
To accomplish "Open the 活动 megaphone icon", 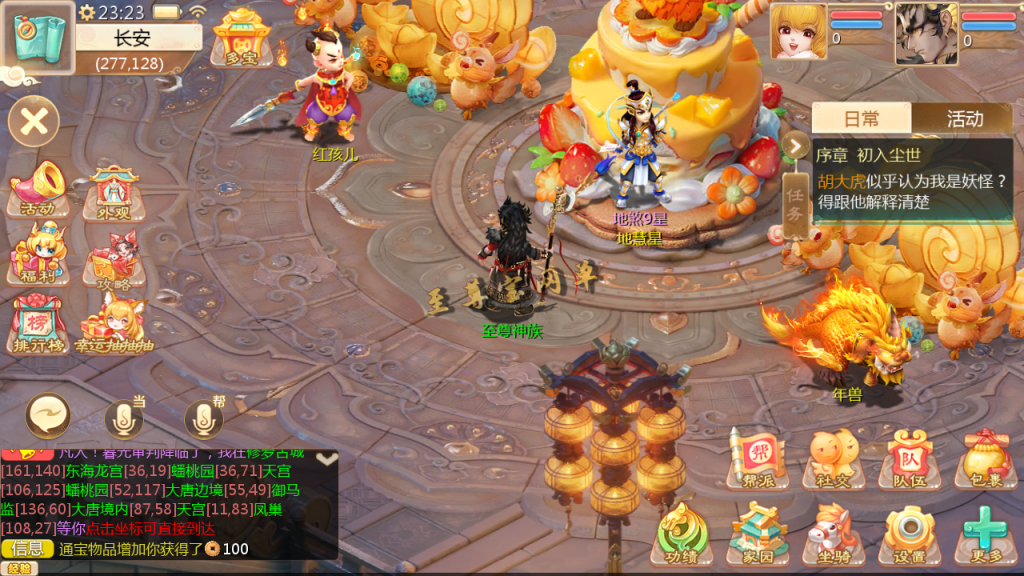I will coord(39,188).
